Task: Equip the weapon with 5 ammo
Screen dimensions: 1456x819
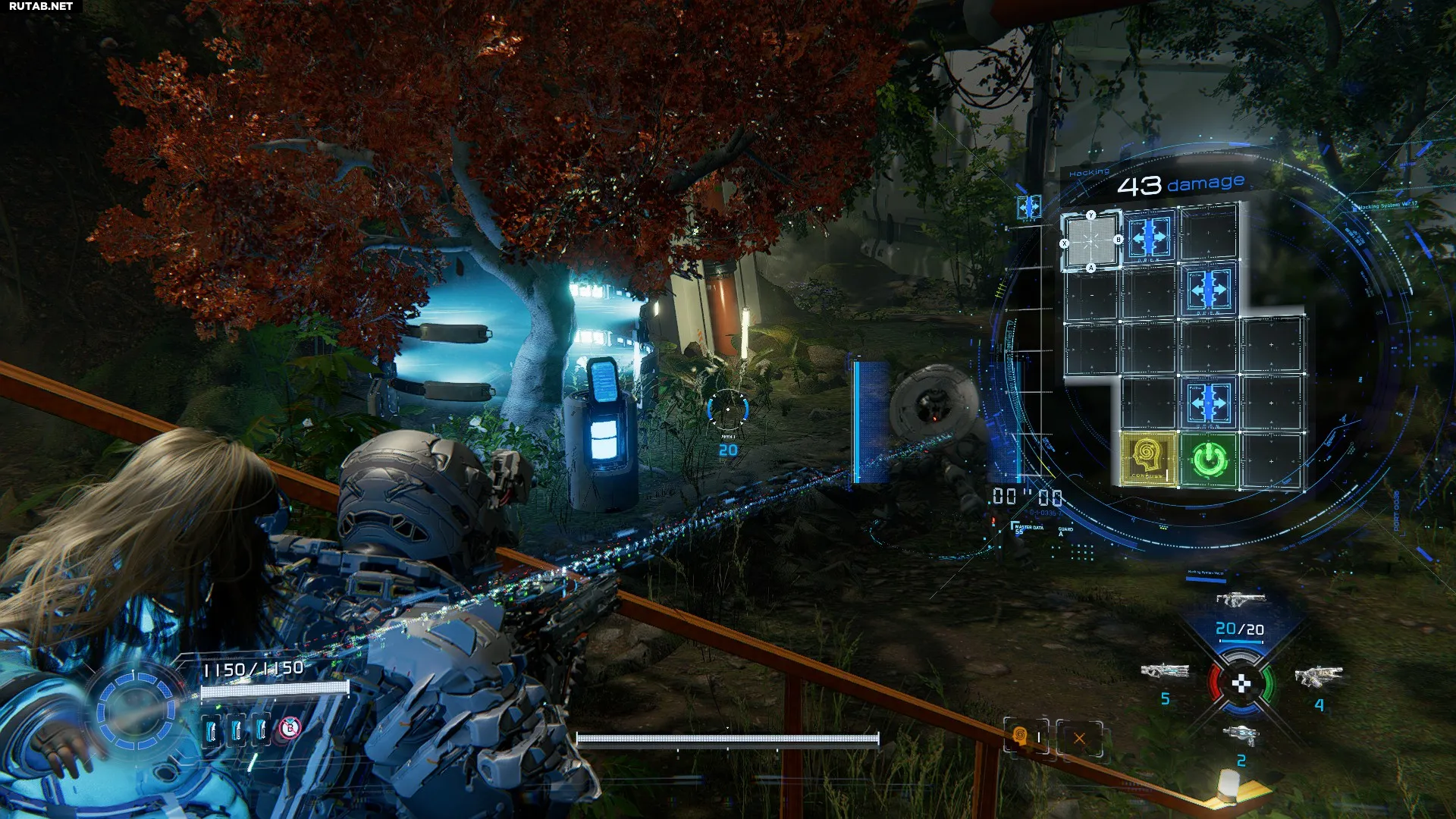Action: (1164, 672)
